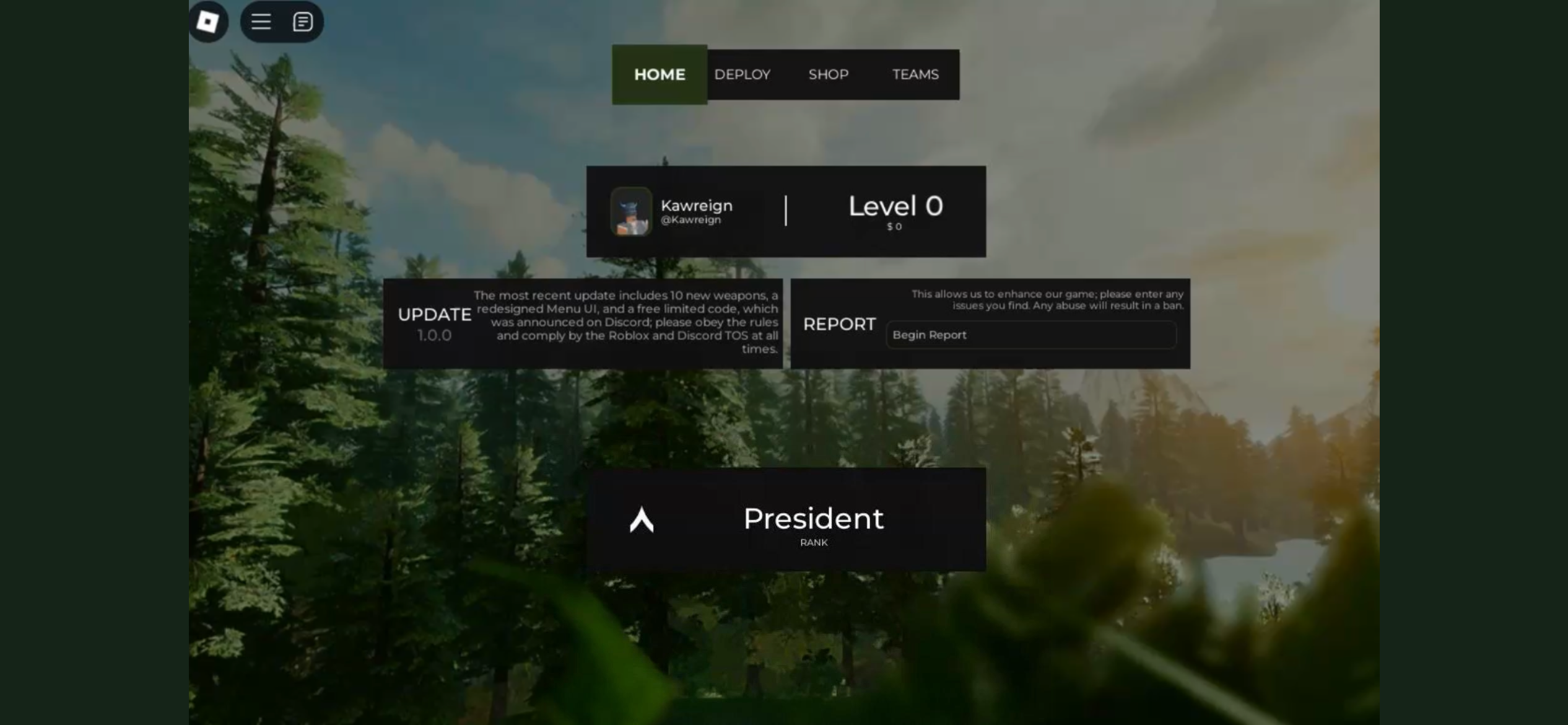
Task: Click the rank arrow icon beside President
Action: coord(641,521)
